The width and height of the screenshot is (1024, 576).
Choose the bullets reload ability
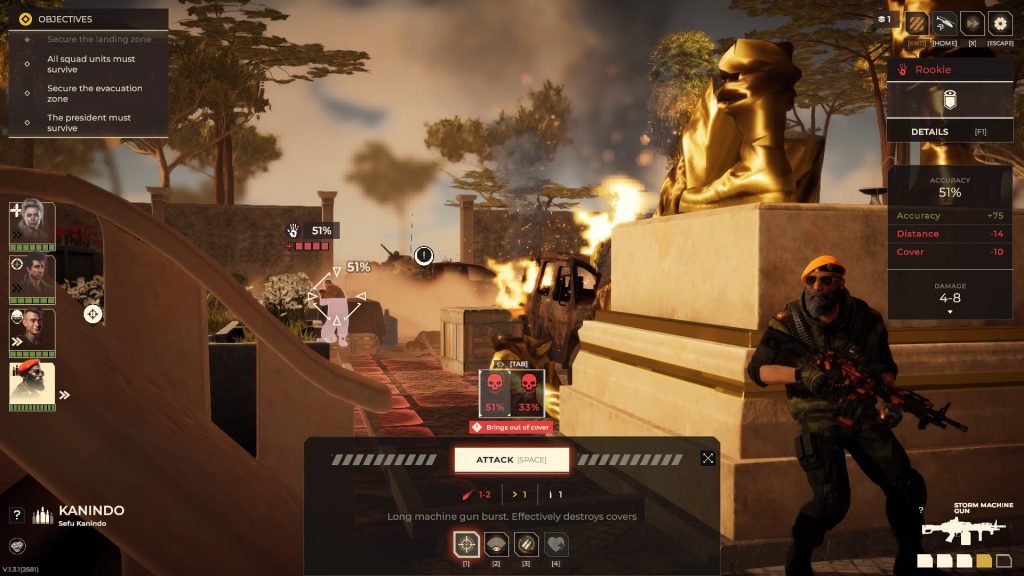tap(526, 544)
